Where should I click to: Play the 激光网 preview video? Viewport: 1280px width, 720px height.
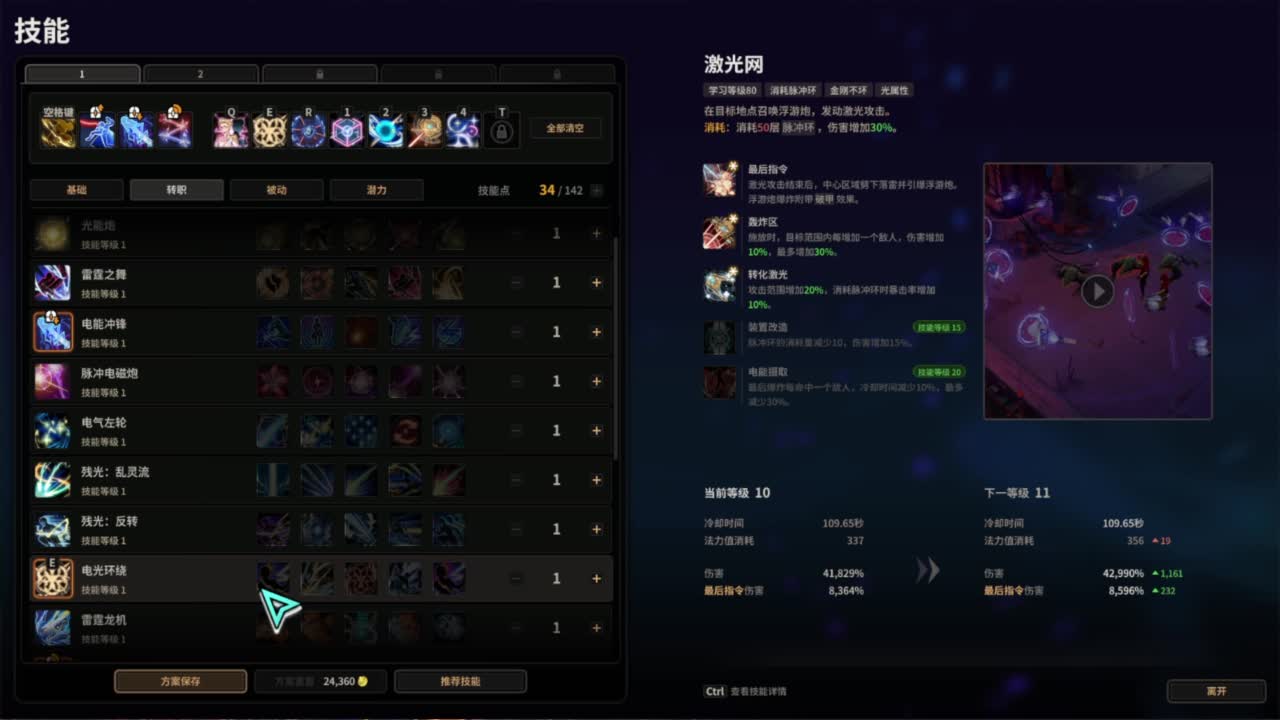(x=1098, y=291)
